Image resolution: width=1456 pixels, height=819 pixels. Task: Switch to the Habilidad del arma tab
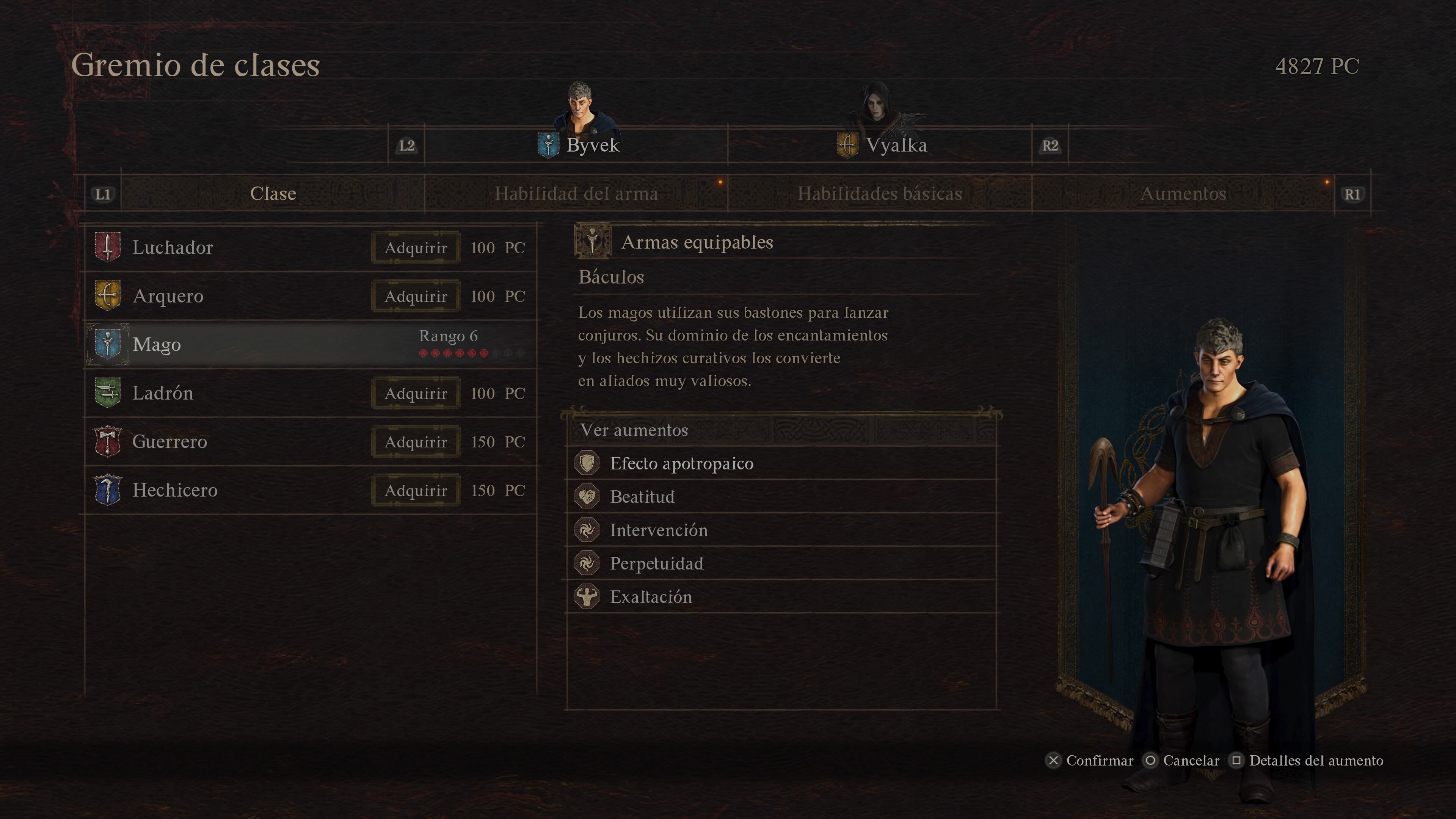tap(576, 194)
